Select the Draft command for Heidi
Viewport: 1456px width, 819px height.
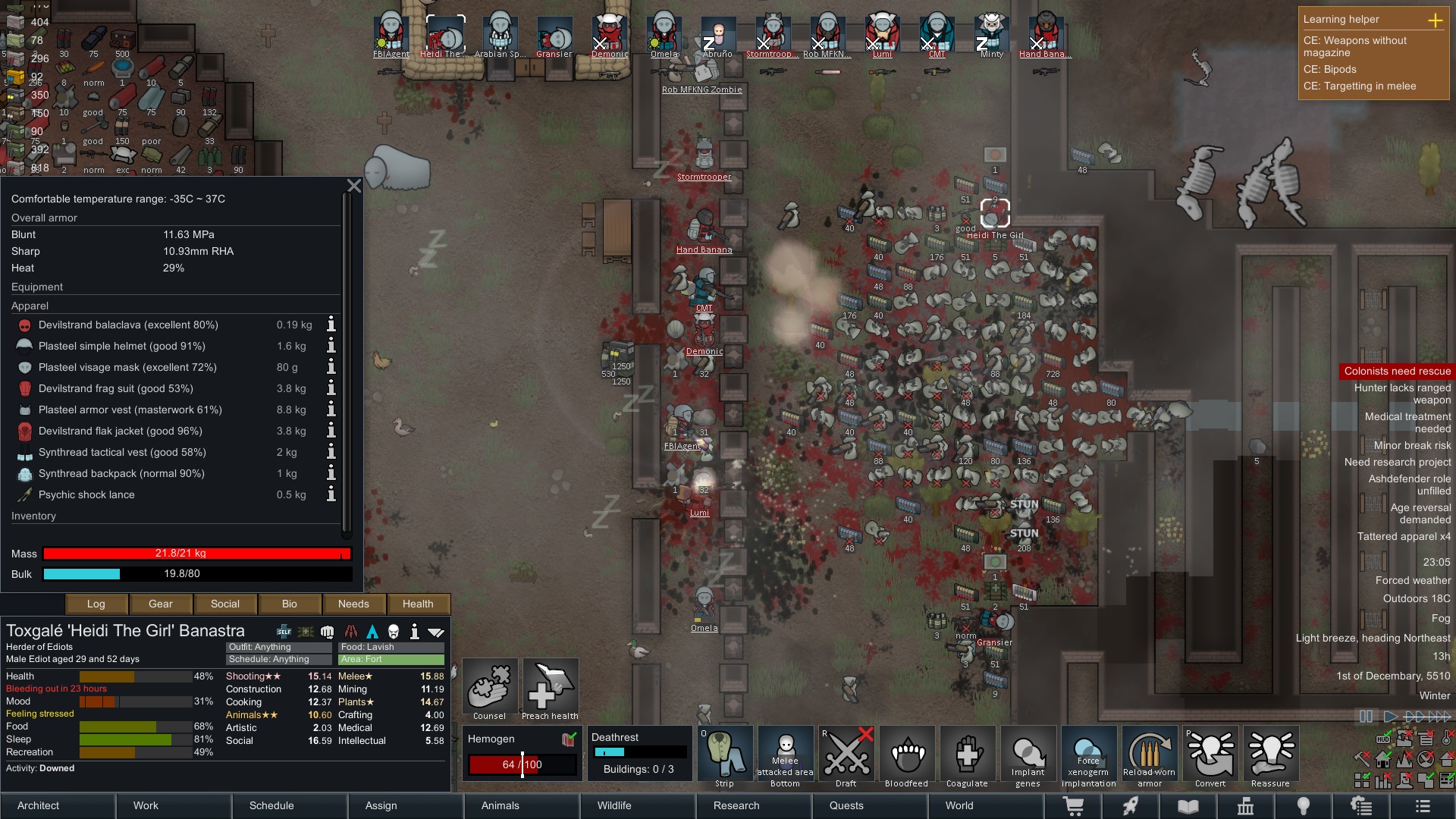[846, 755]
